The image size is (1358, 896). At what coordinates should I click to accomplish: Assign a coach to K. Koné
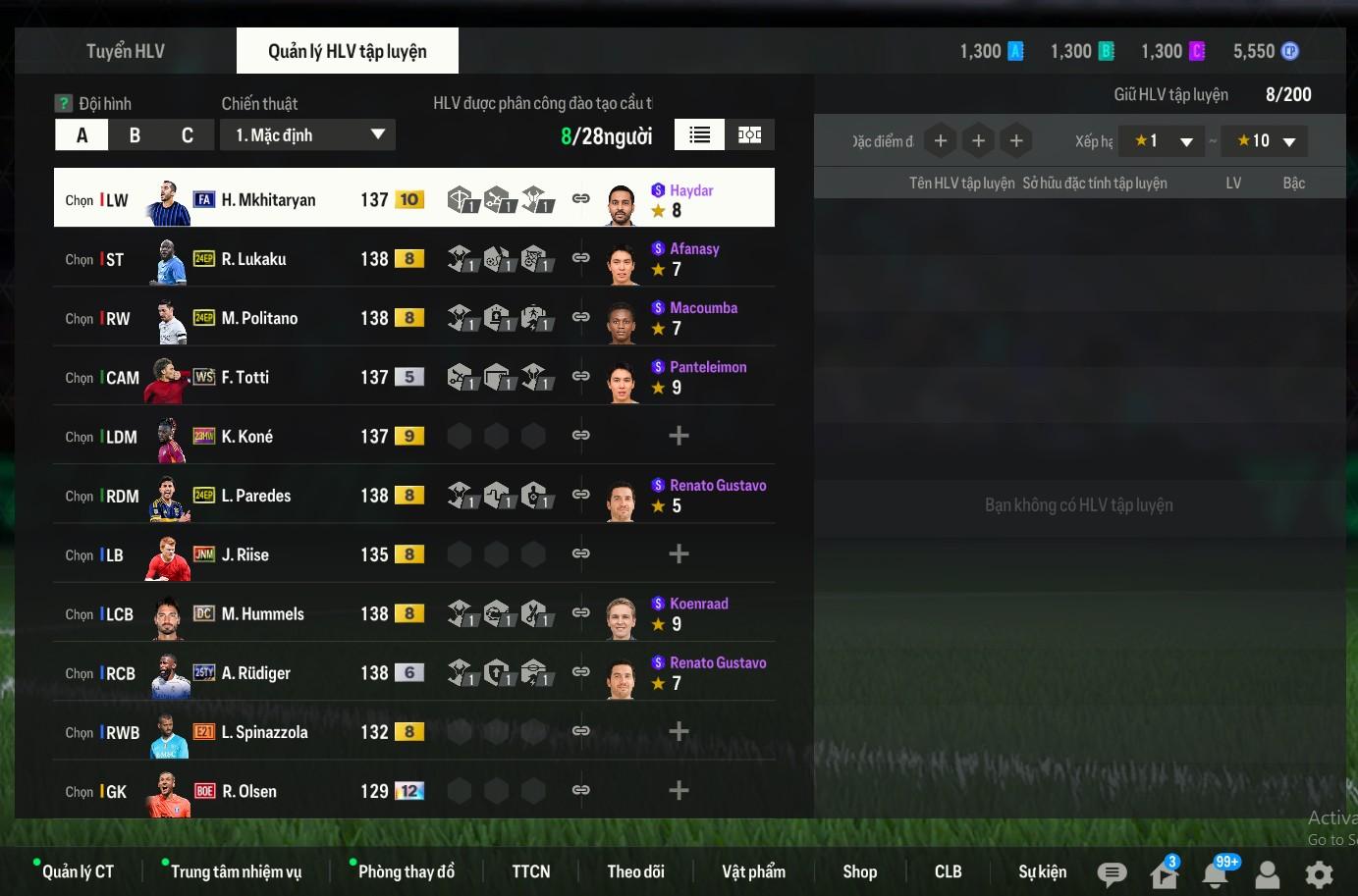pos(679,436)
